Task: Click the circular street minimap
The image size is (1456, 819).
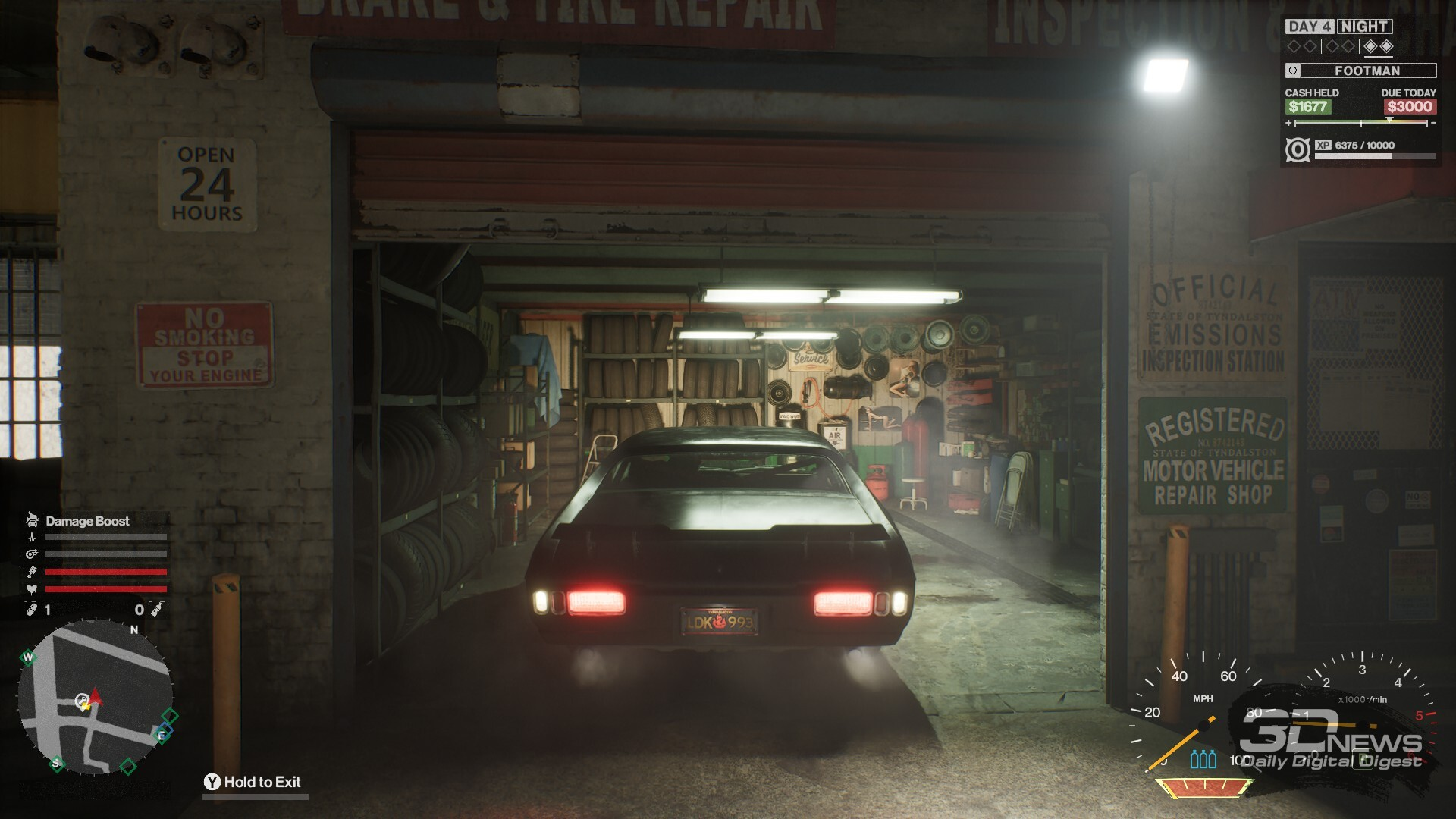Action: (96, 697)
